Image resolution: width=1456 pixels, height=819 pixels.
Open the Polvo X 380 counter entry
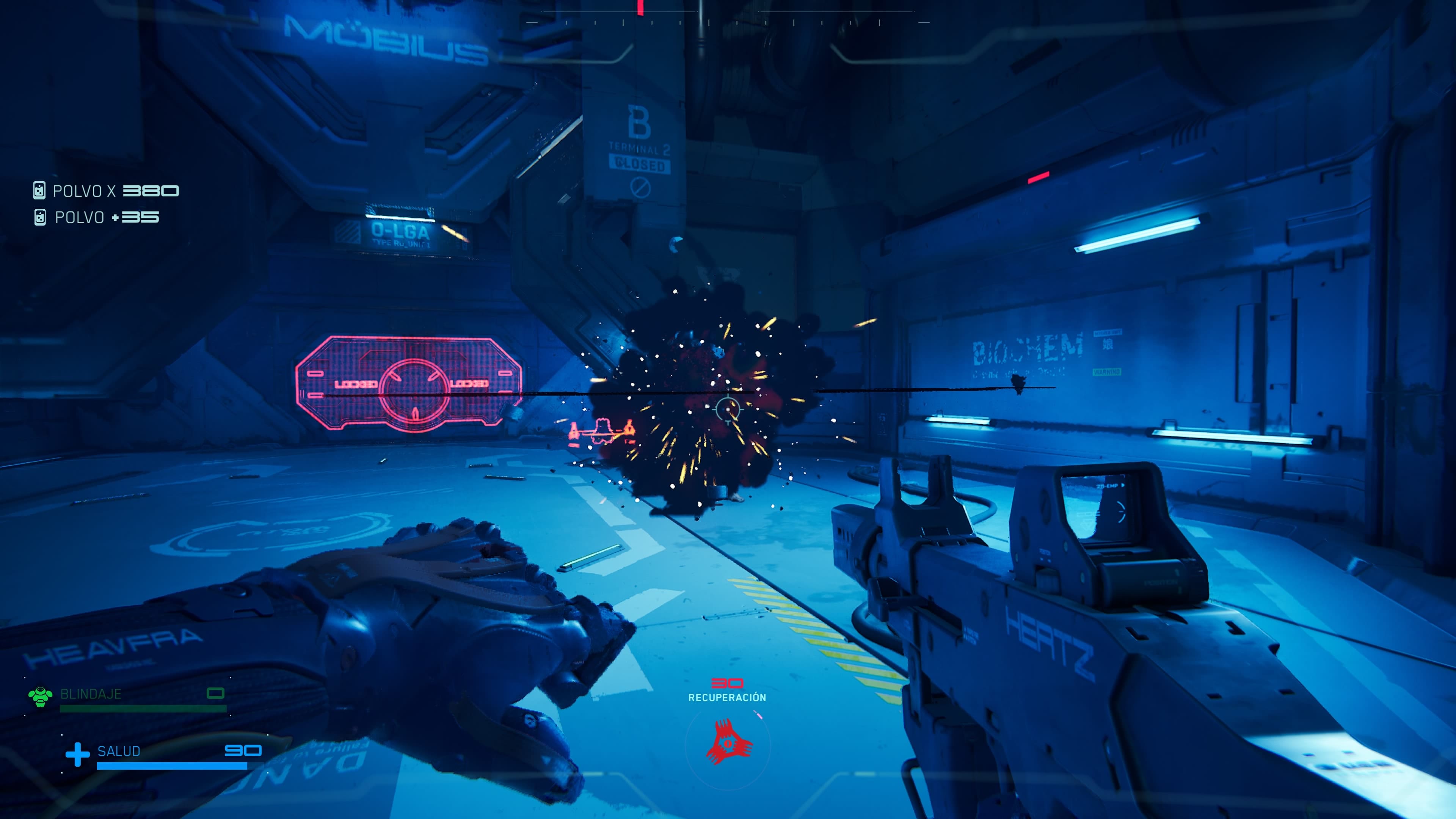106,191
